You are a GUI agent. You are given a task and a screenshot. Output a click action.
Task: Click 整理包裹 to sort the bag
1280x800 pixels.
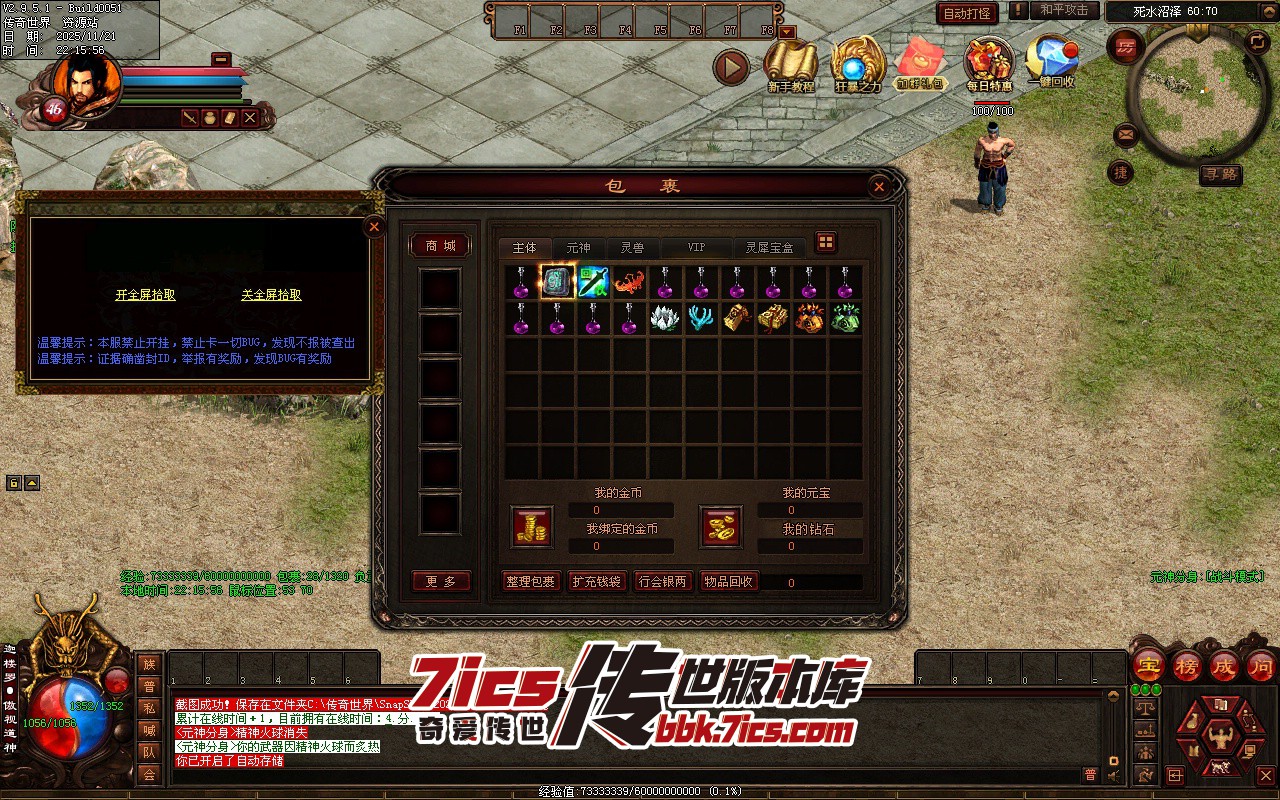[x=530, y=581]
